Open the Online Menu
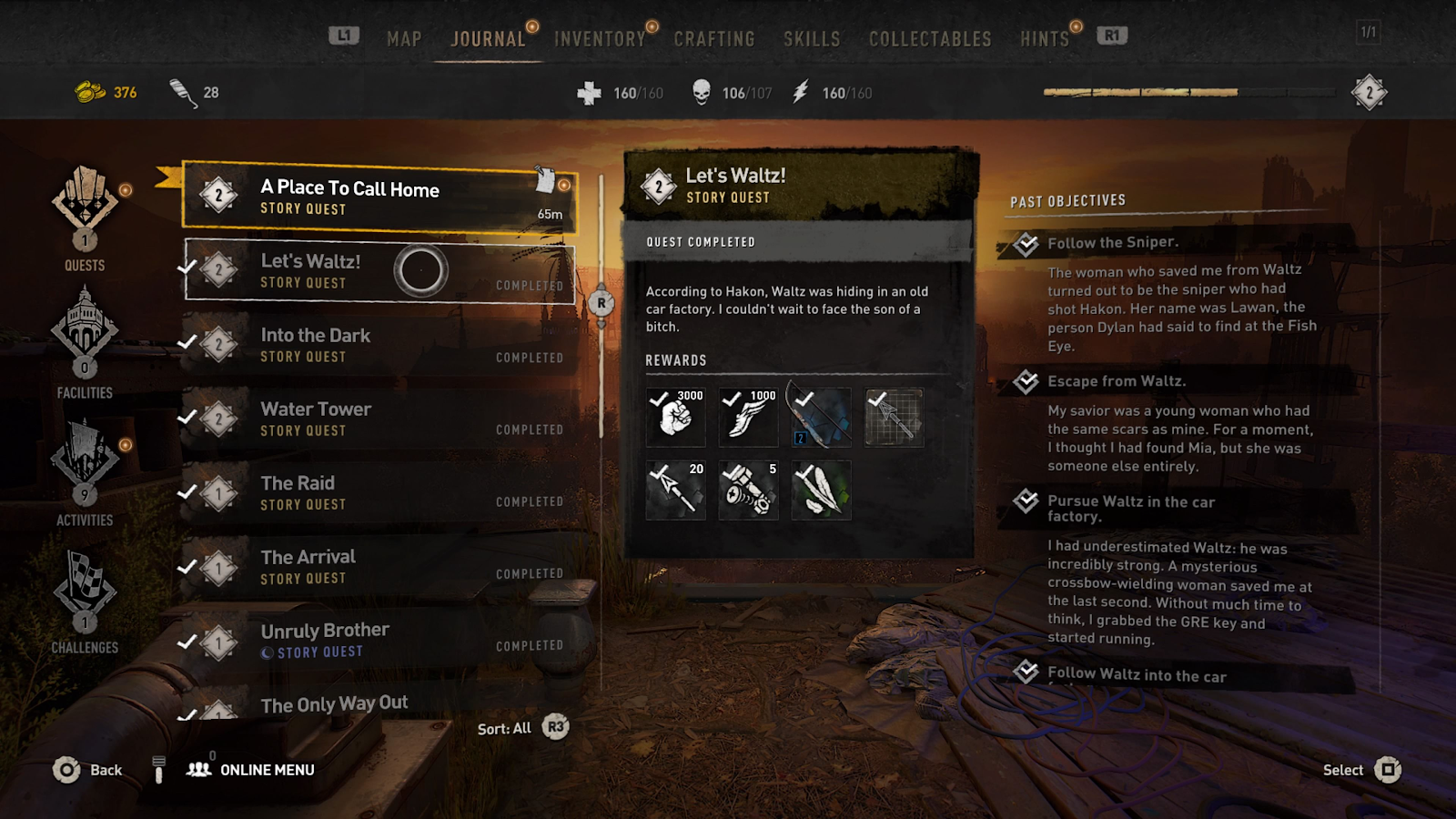 tap(251, 770)
